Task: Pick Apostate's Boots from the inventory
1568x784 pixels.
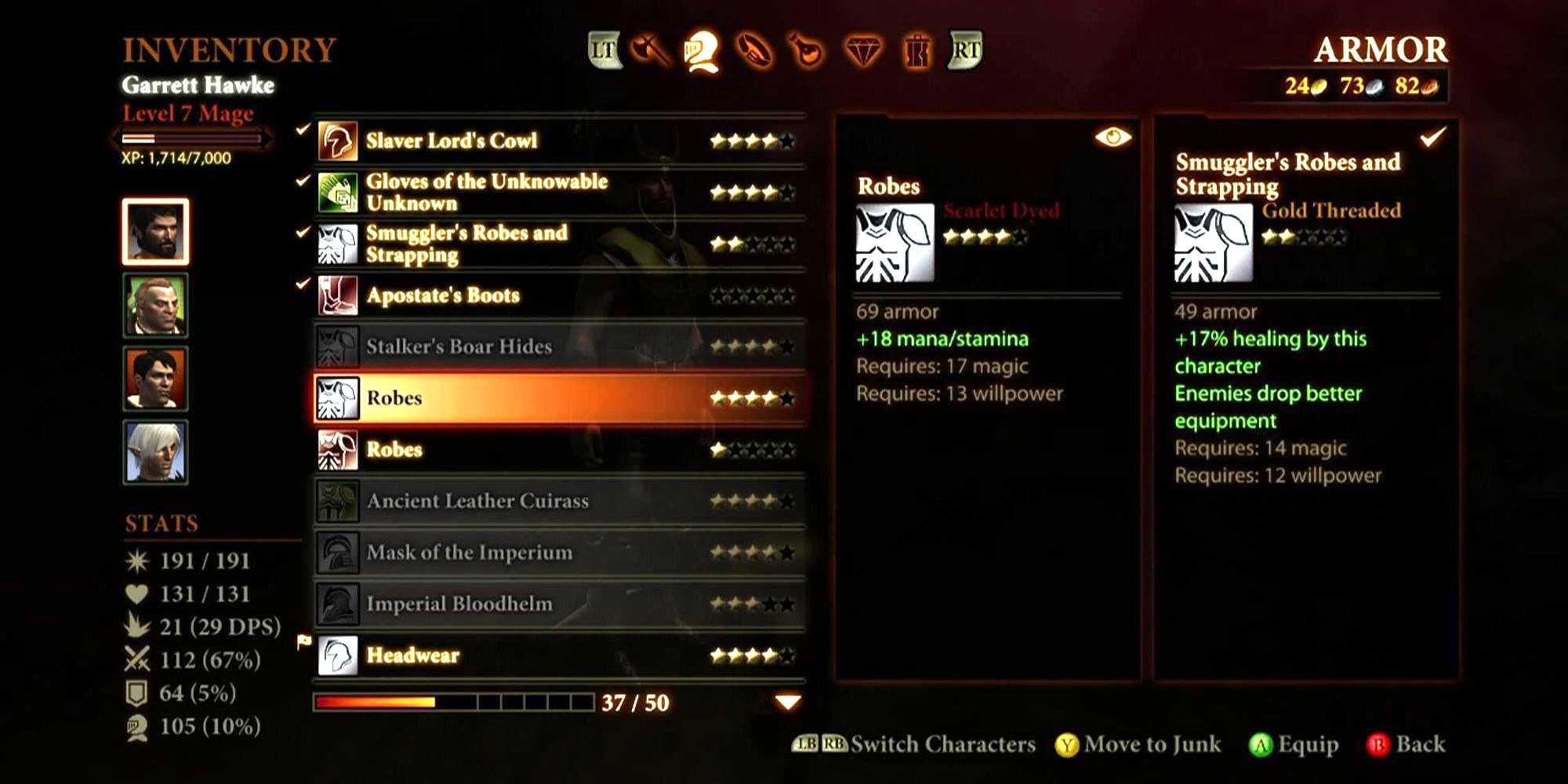Action: click(560, 296)
